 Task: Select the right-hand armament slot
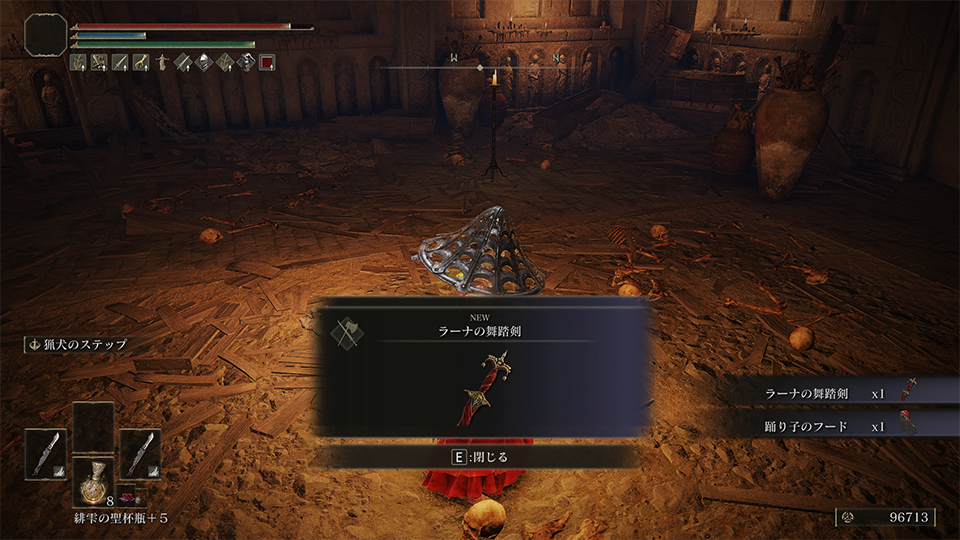(x=139, y=453)
